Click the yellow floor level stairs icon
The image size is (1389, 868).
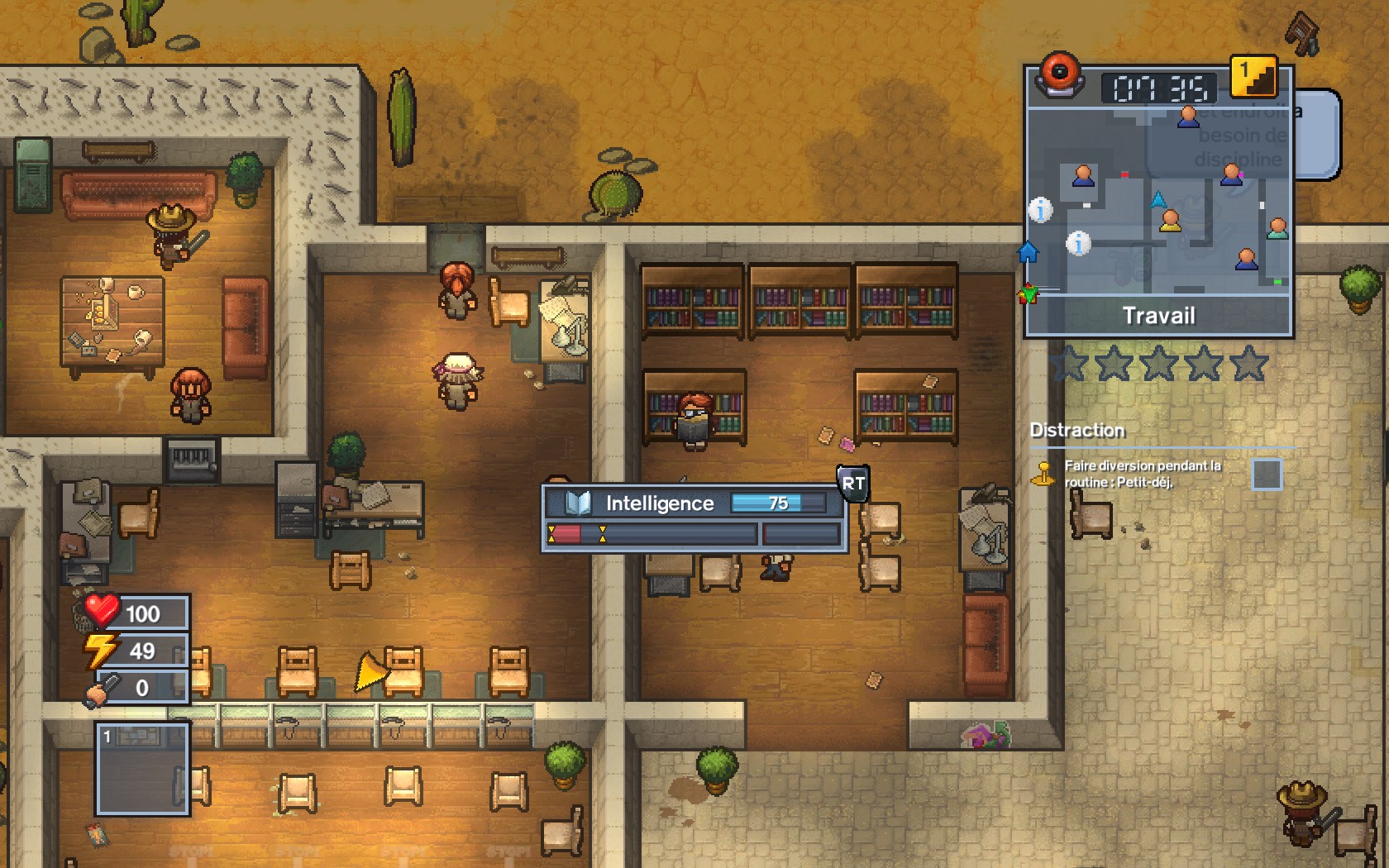point(1253,77)
